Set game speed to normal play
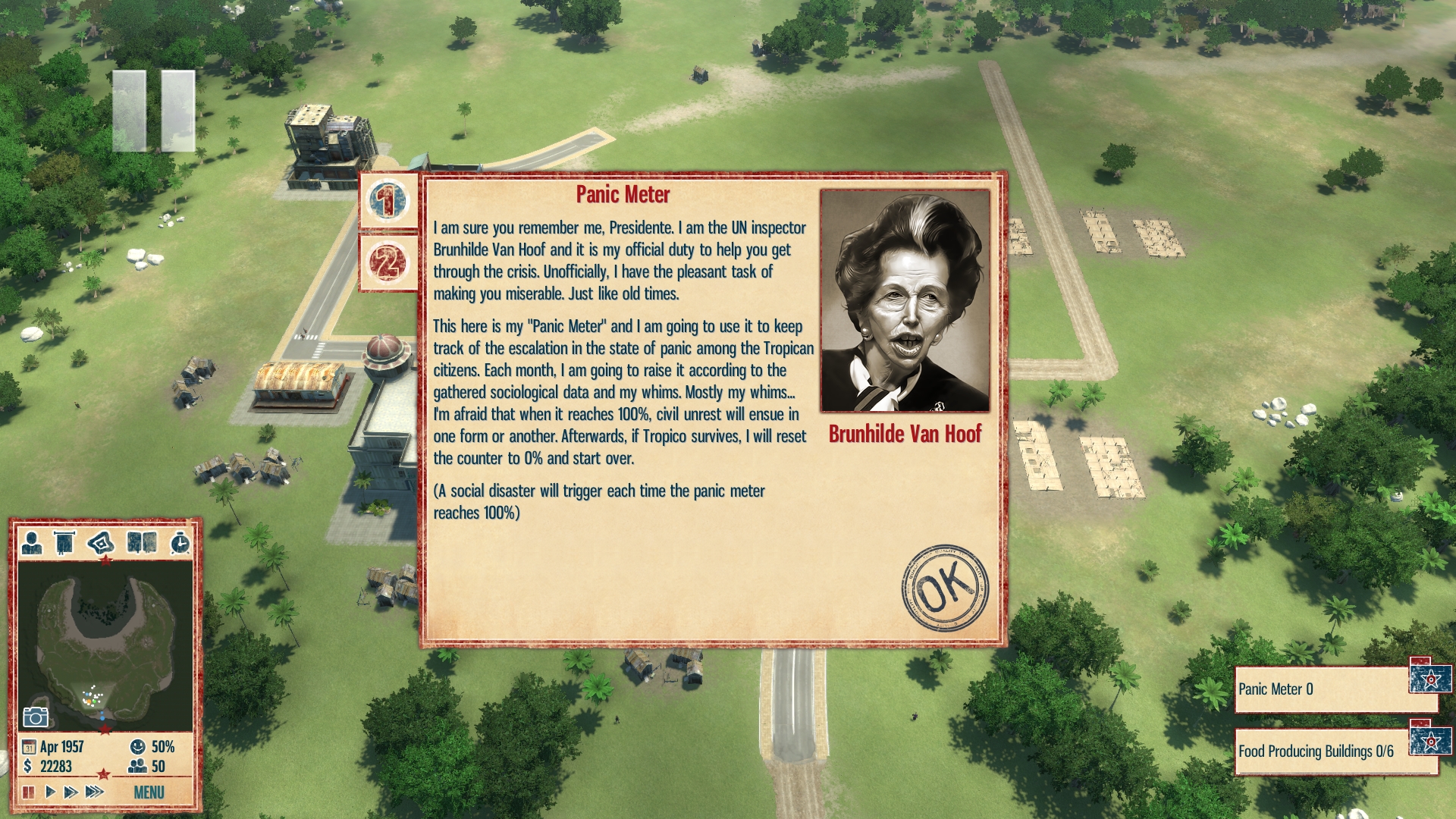This screenshot has width=1456, height=819. point(50,792)
